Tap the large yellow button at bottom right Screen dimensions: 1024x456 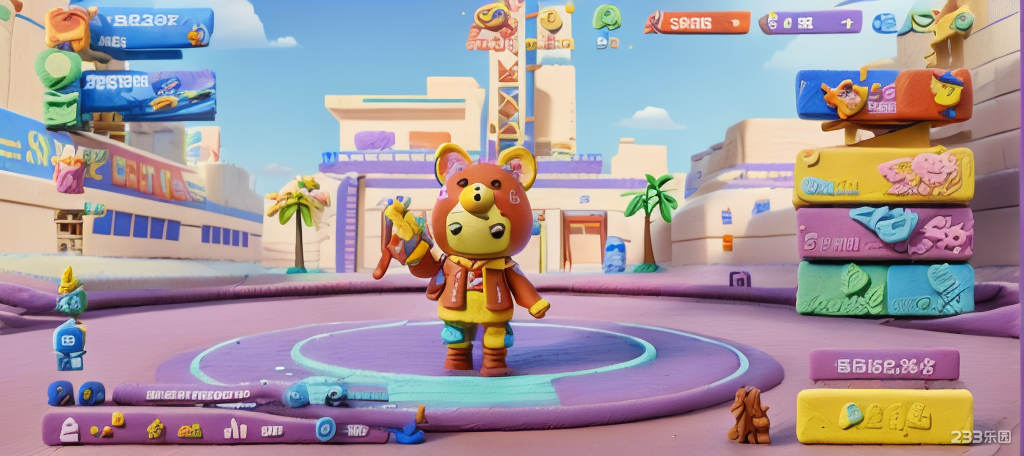884,416
